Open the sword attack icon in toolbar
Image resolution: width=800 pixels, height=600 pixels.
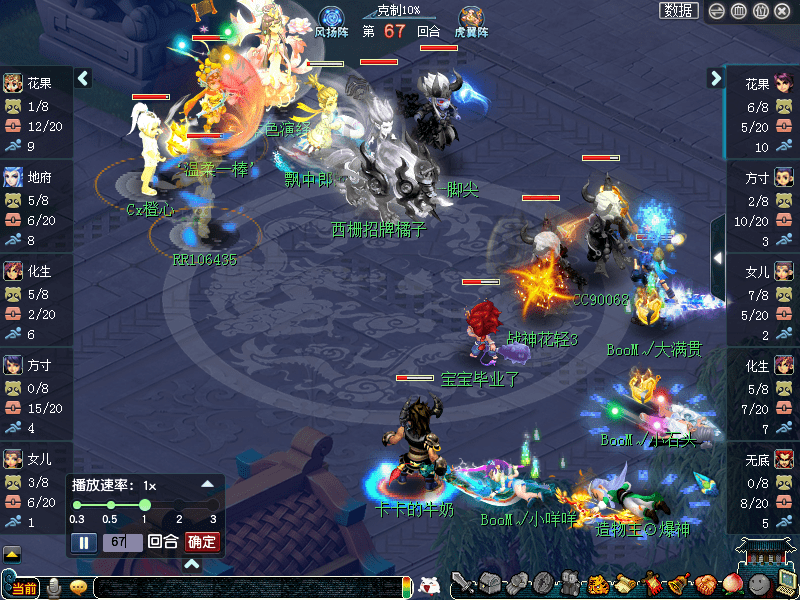(x=463, y=584)
